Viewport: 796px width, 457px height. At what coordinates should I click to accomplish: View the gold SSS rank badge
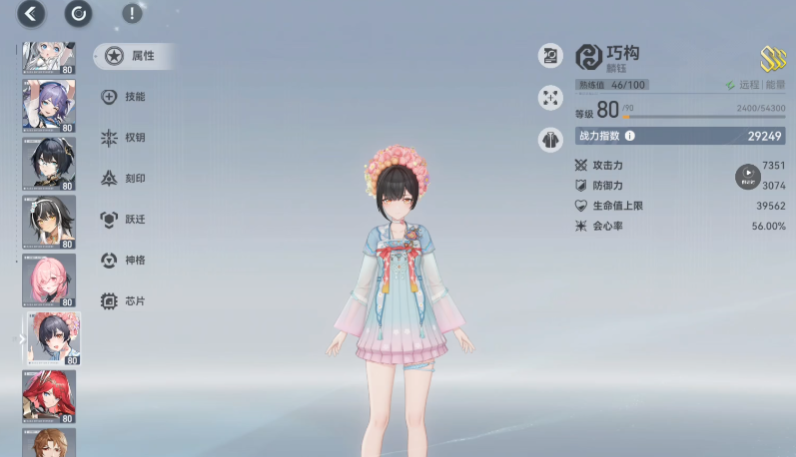click(772, 59)
